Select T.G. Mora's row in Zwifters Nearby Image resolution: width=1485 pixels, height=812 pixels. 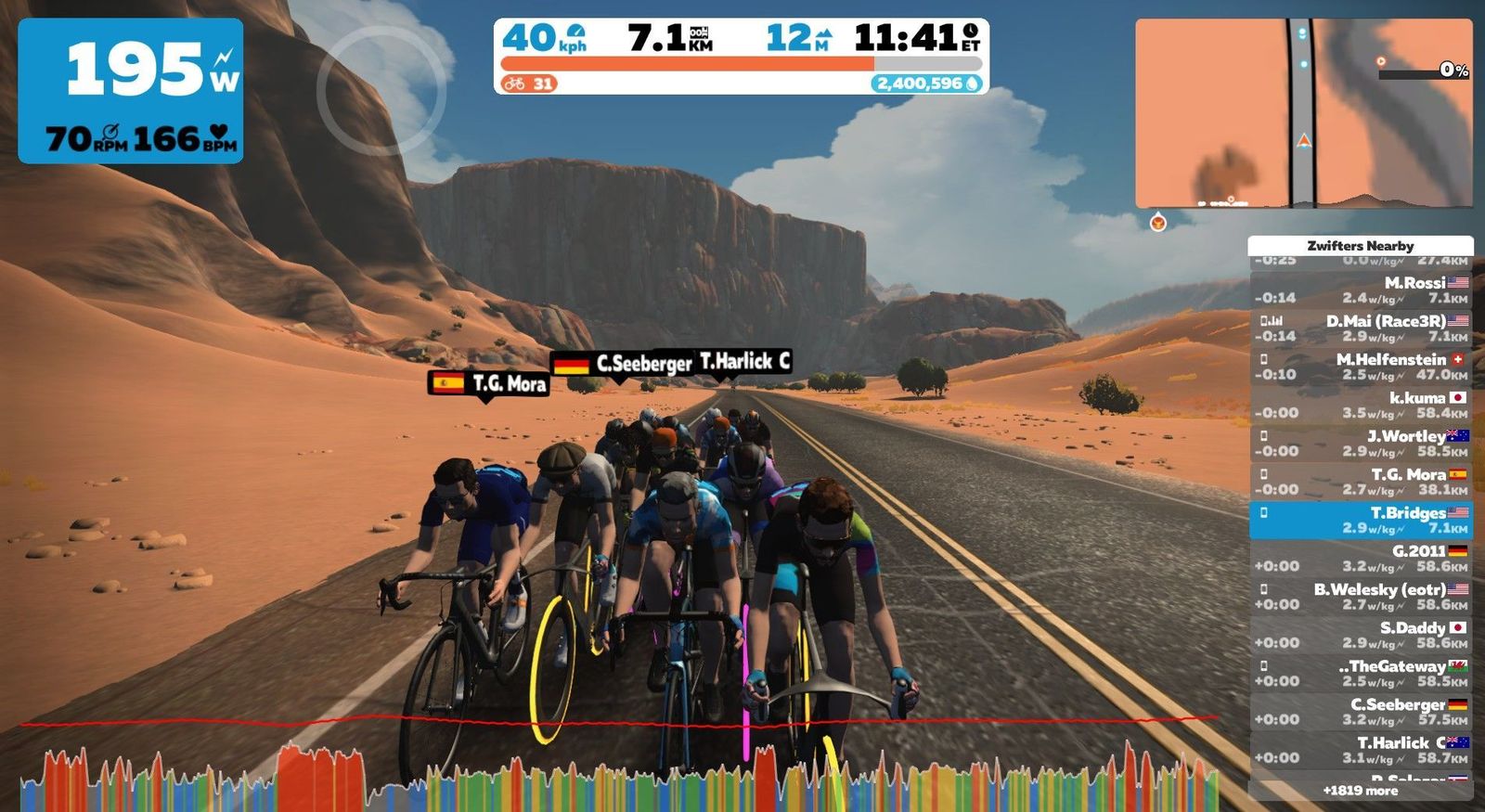(1361, 482)
